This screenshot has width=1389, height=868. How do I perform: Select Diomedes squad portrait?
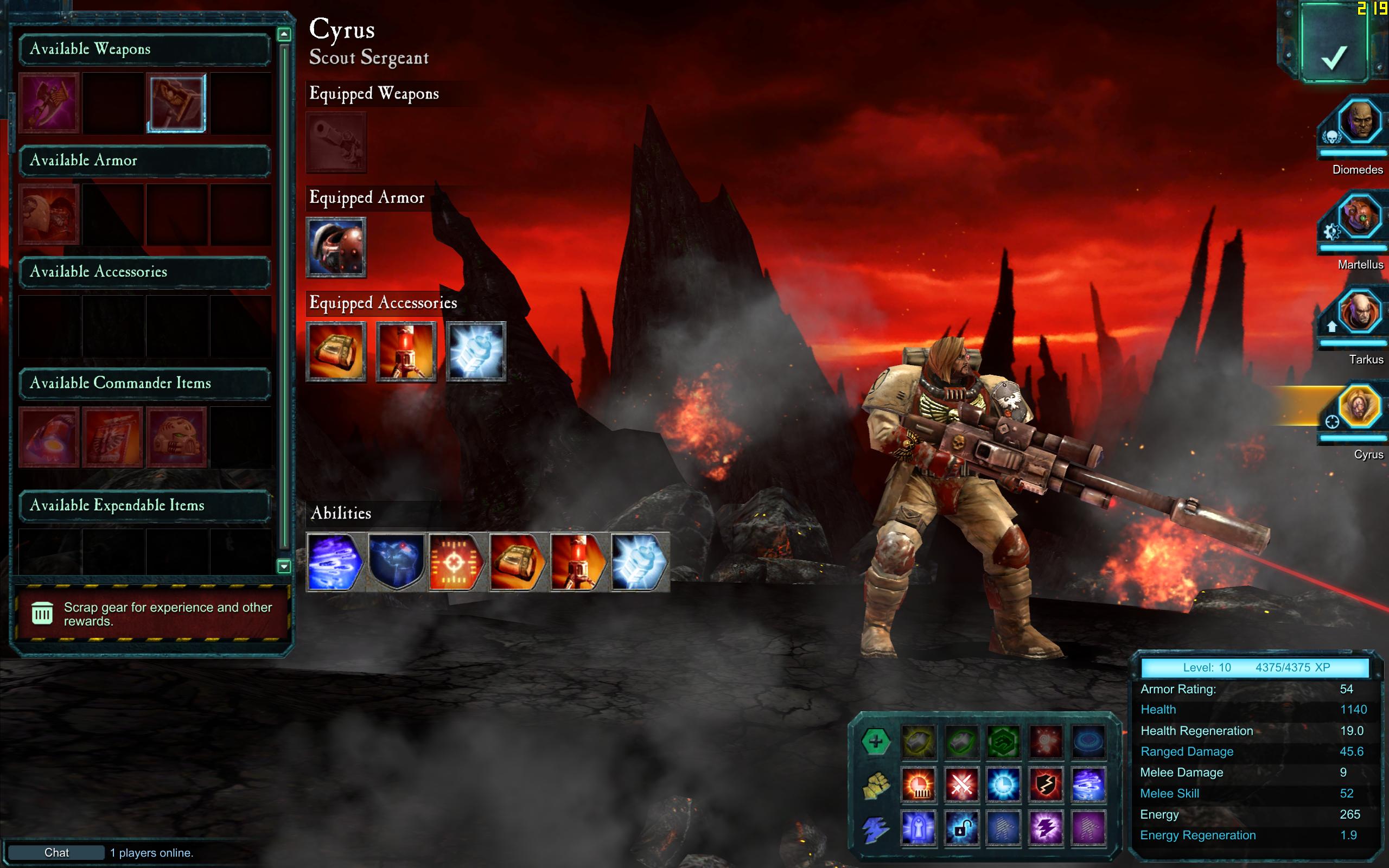pyautogui.click(x=1359, y=122)
